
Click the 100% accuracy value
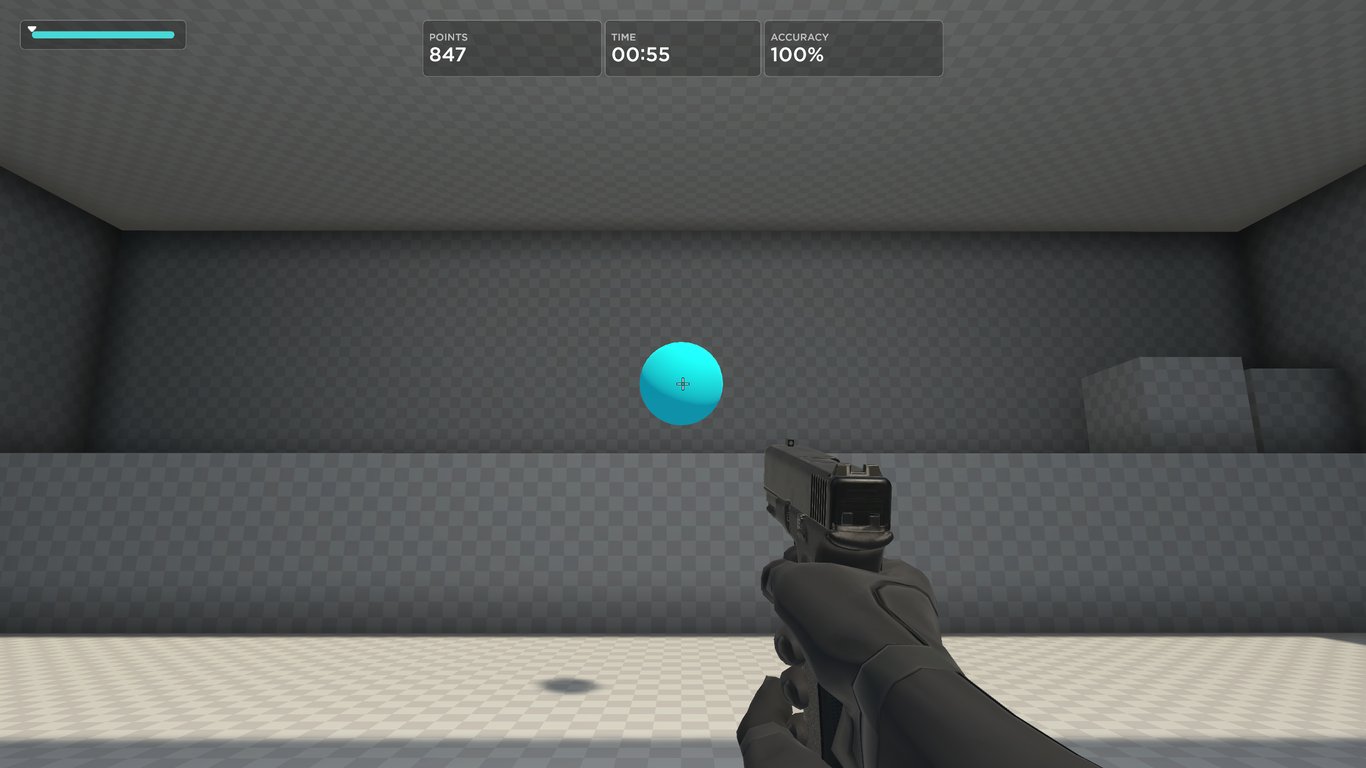click(x=797, y=55)
